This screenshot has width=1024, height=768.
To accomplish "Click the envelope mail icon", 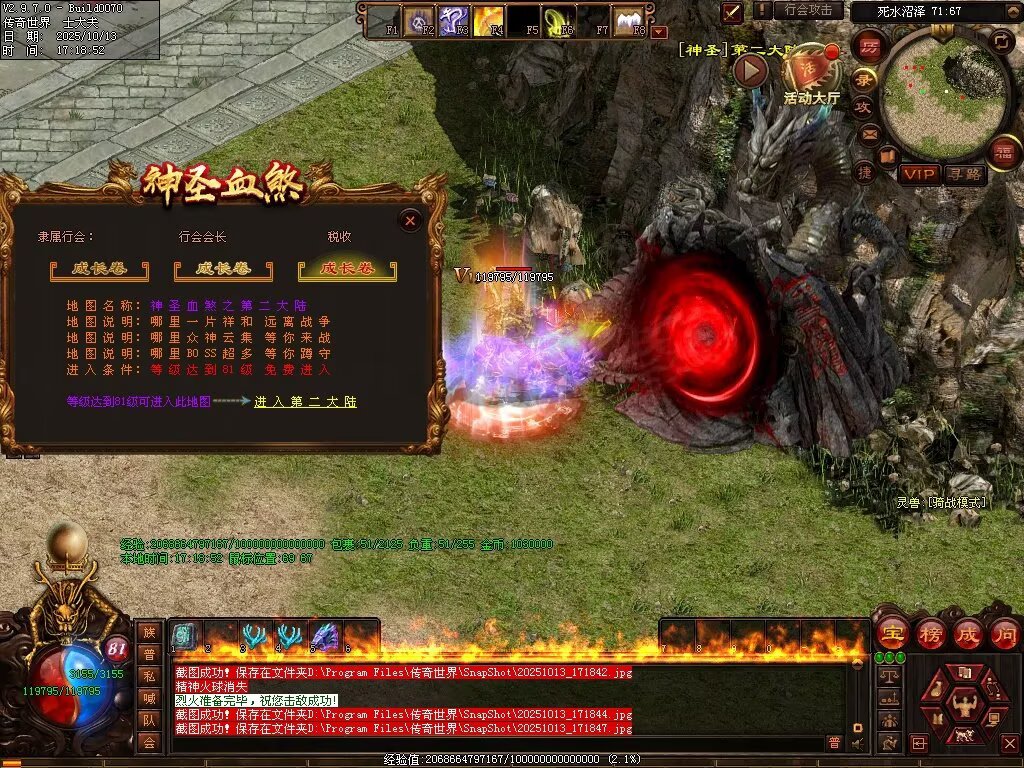I will 870,132.
